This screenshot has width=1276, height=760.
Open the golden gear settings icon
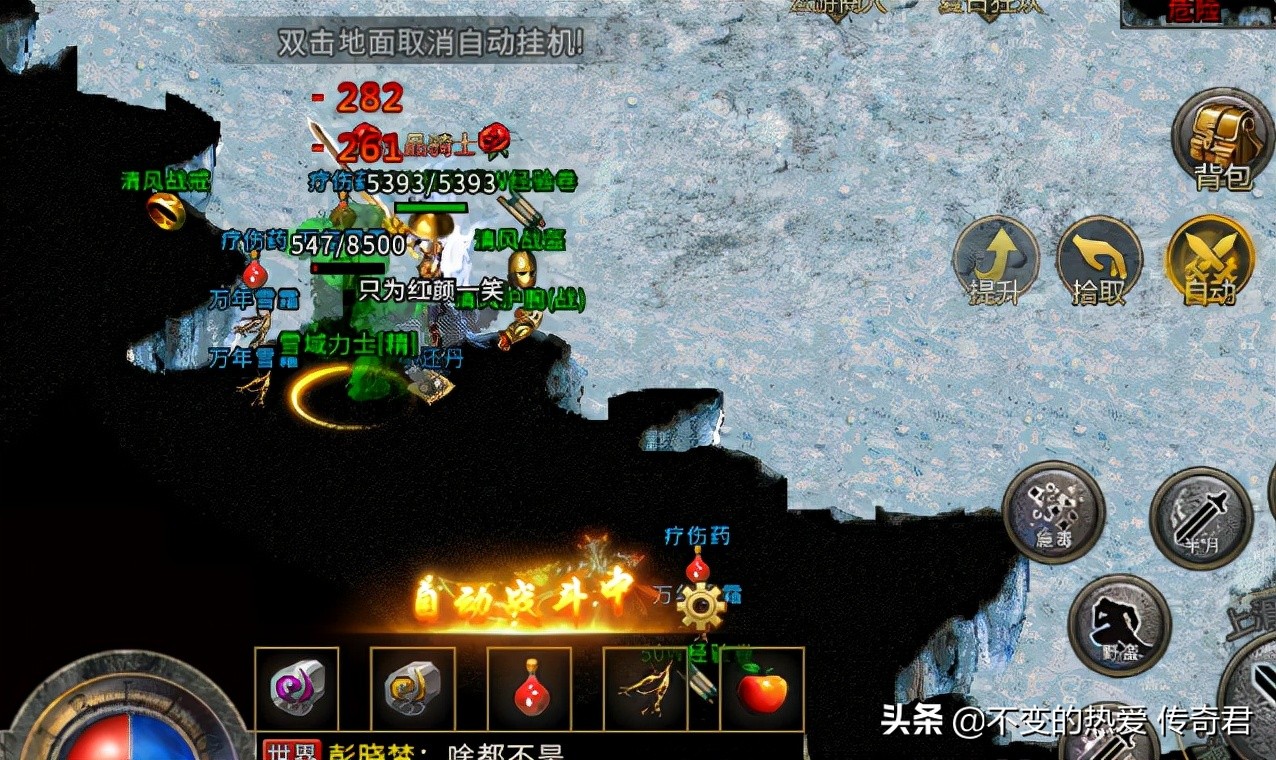click(x=700, y=605)
